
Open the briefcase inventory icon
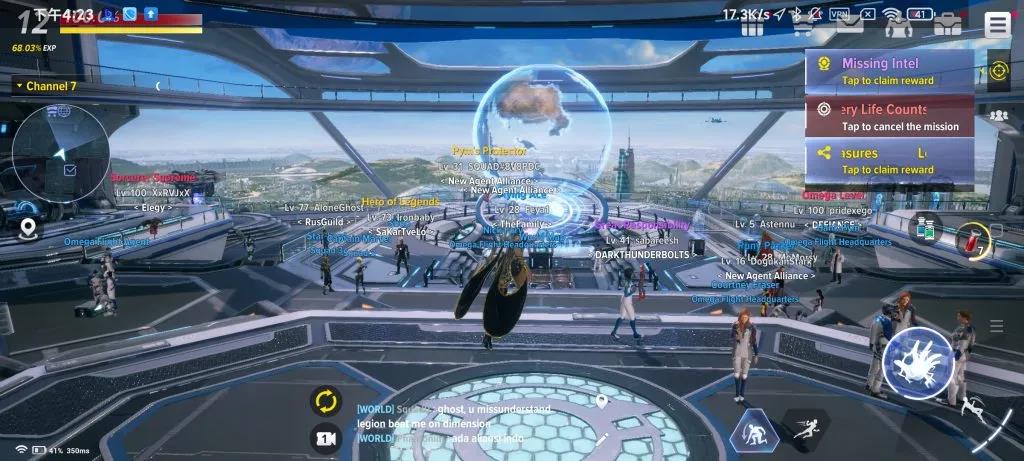(947, 26)
